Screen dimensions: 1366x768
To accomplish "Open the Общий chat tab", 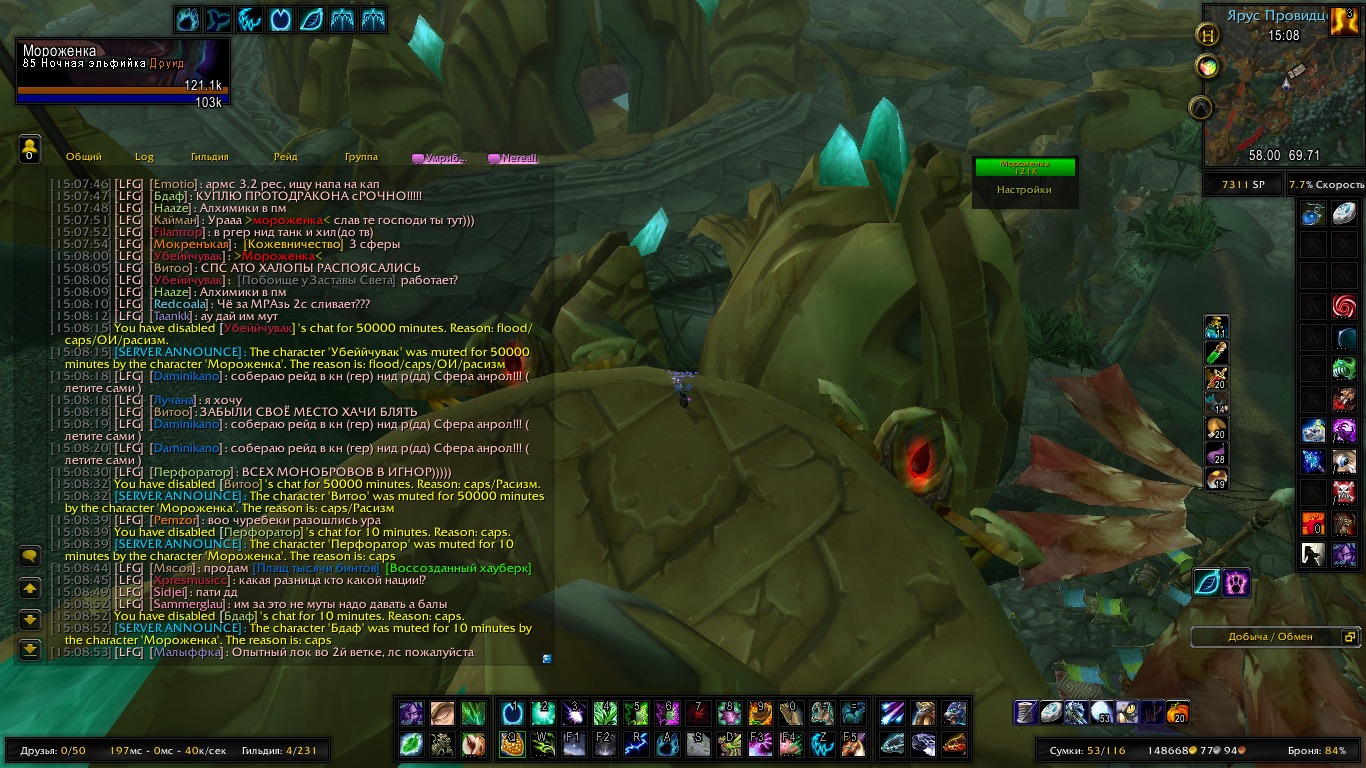I will pos(84,157).
